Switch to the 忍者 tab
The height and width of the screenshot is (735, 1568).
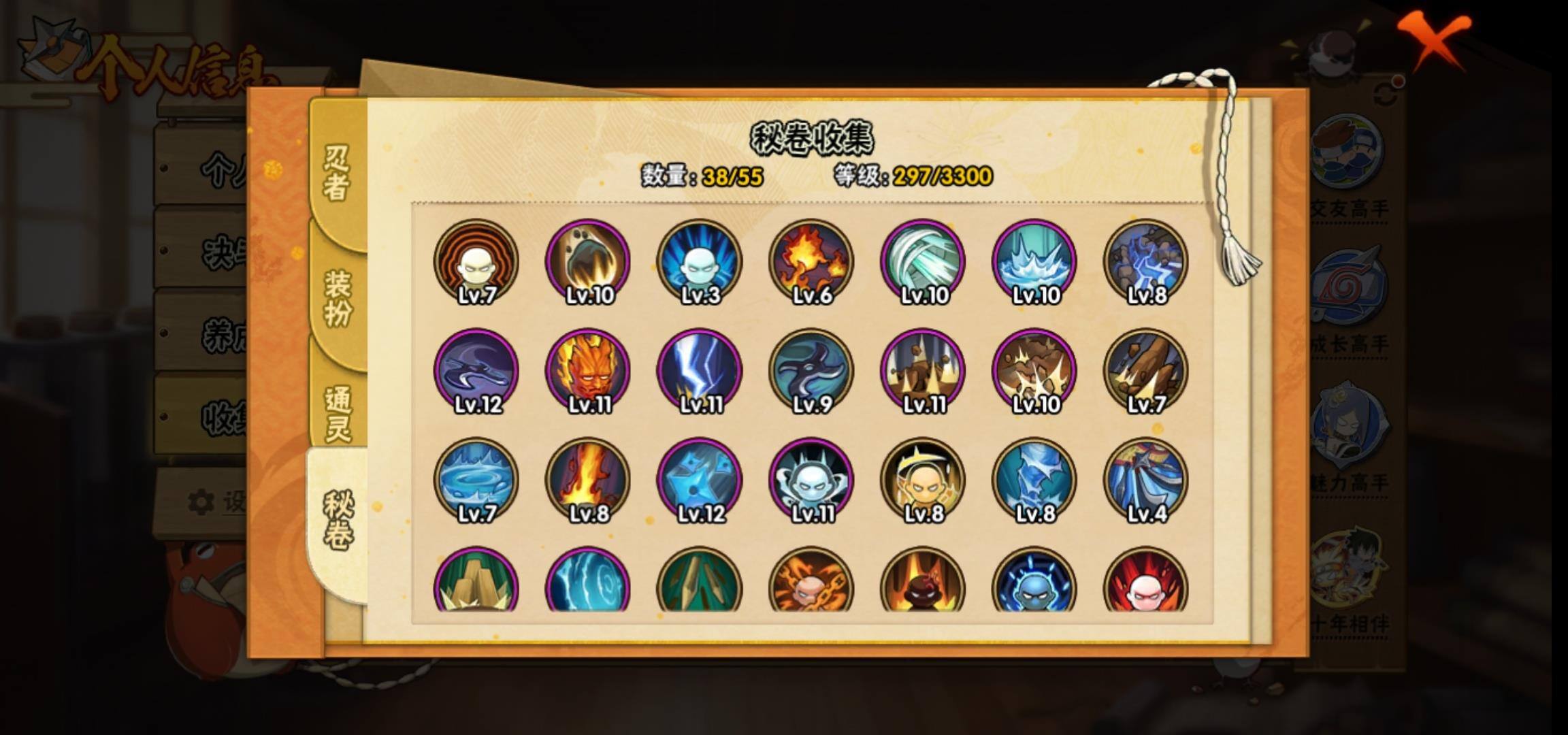[x=336, y=173]
